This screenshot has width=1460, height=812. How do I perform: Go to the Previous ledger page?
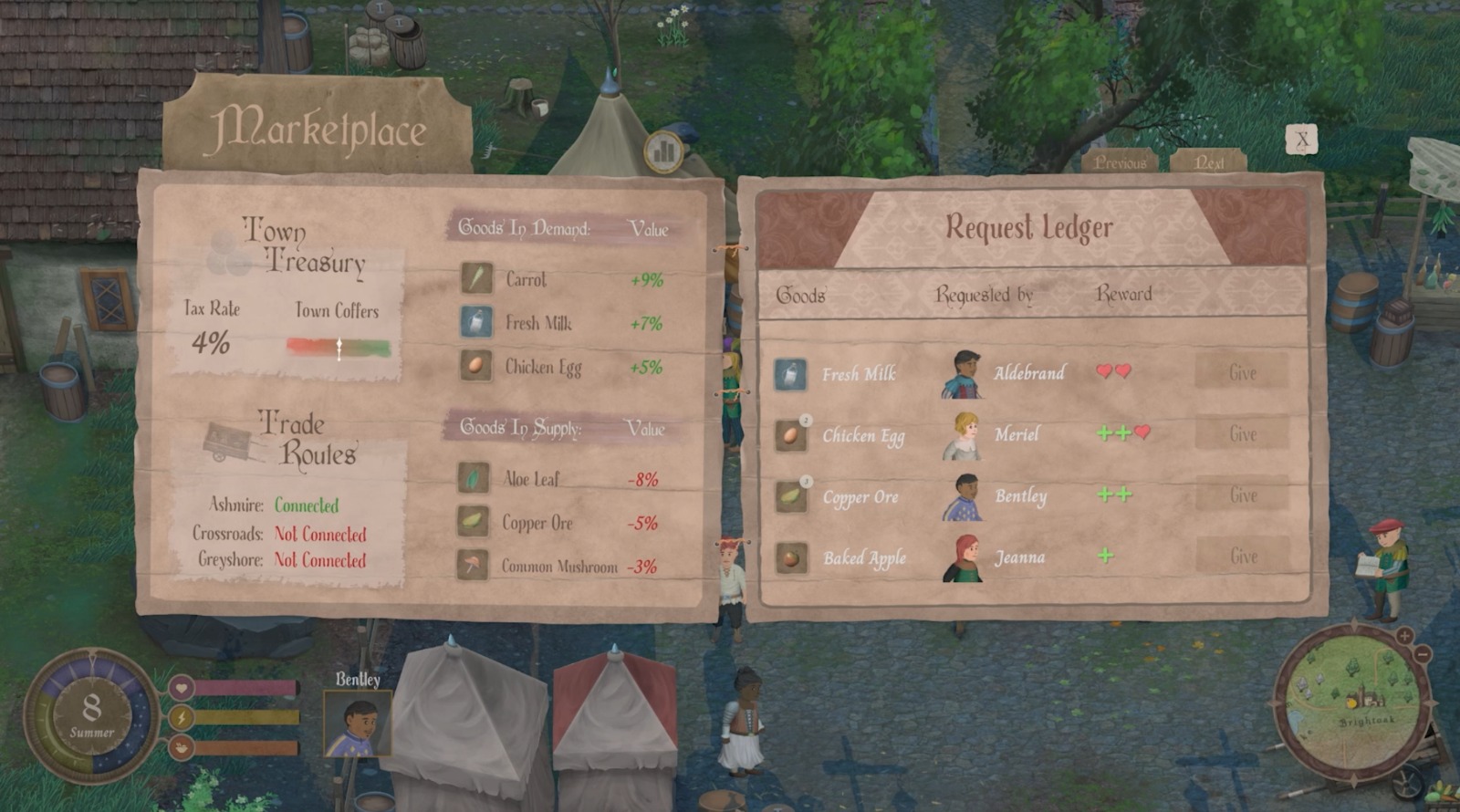click(1120, 162)
